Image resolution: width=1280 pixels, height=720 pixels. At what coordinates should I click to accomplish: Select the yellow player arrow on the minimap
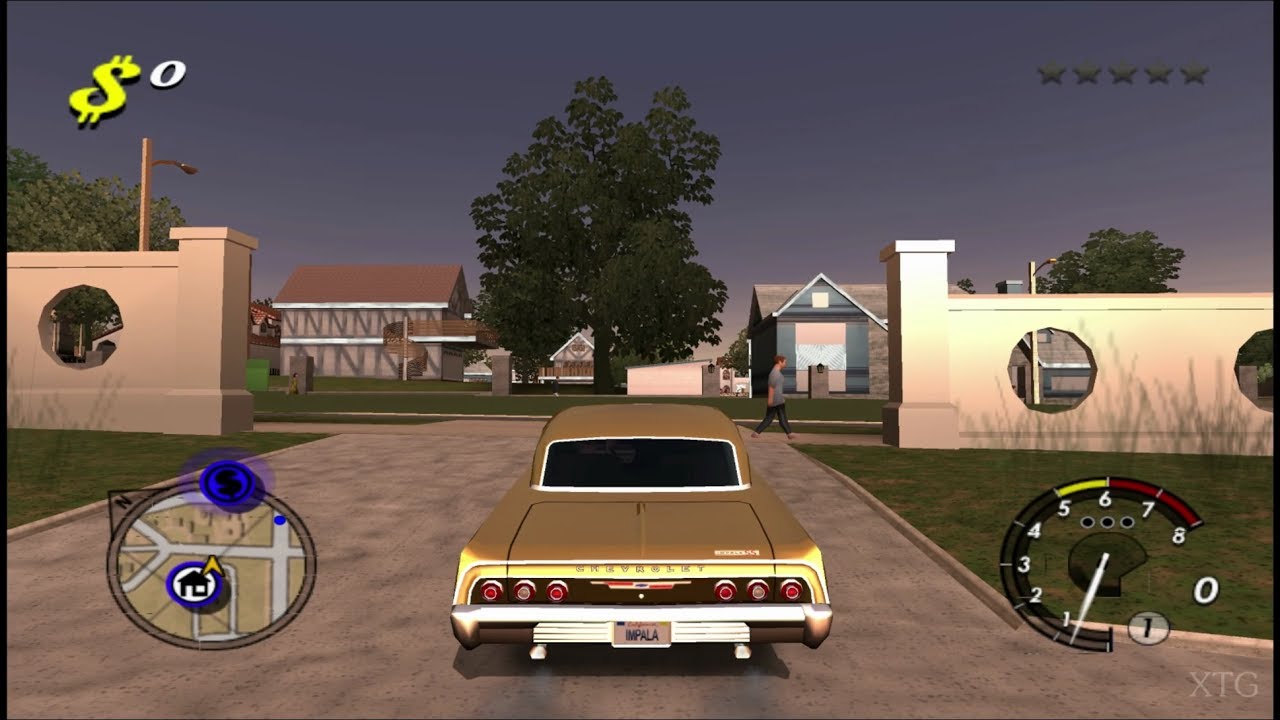tap(212, 565)
